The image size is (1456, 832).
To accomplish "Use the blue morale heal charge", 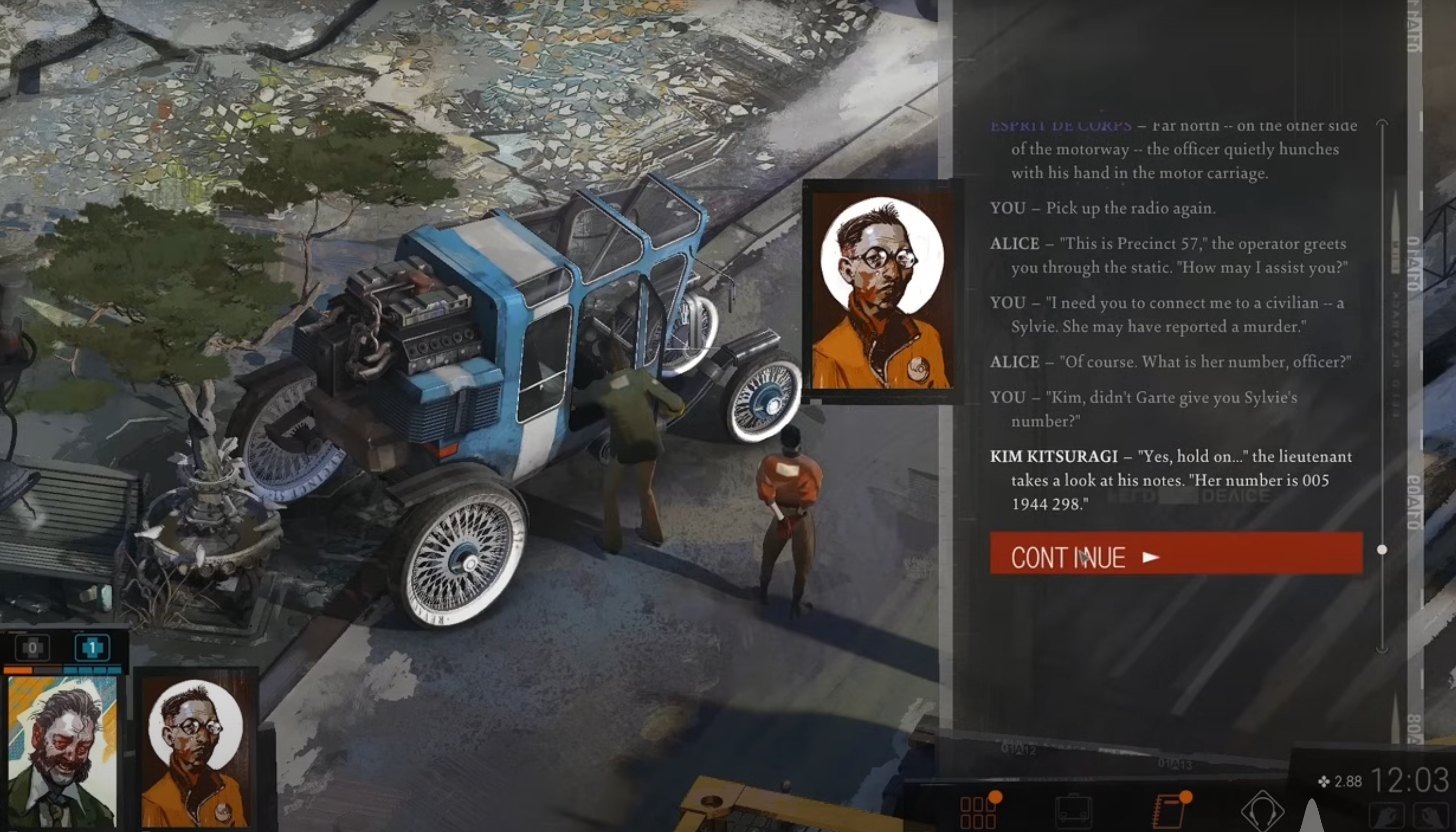I will pos(92,647).
